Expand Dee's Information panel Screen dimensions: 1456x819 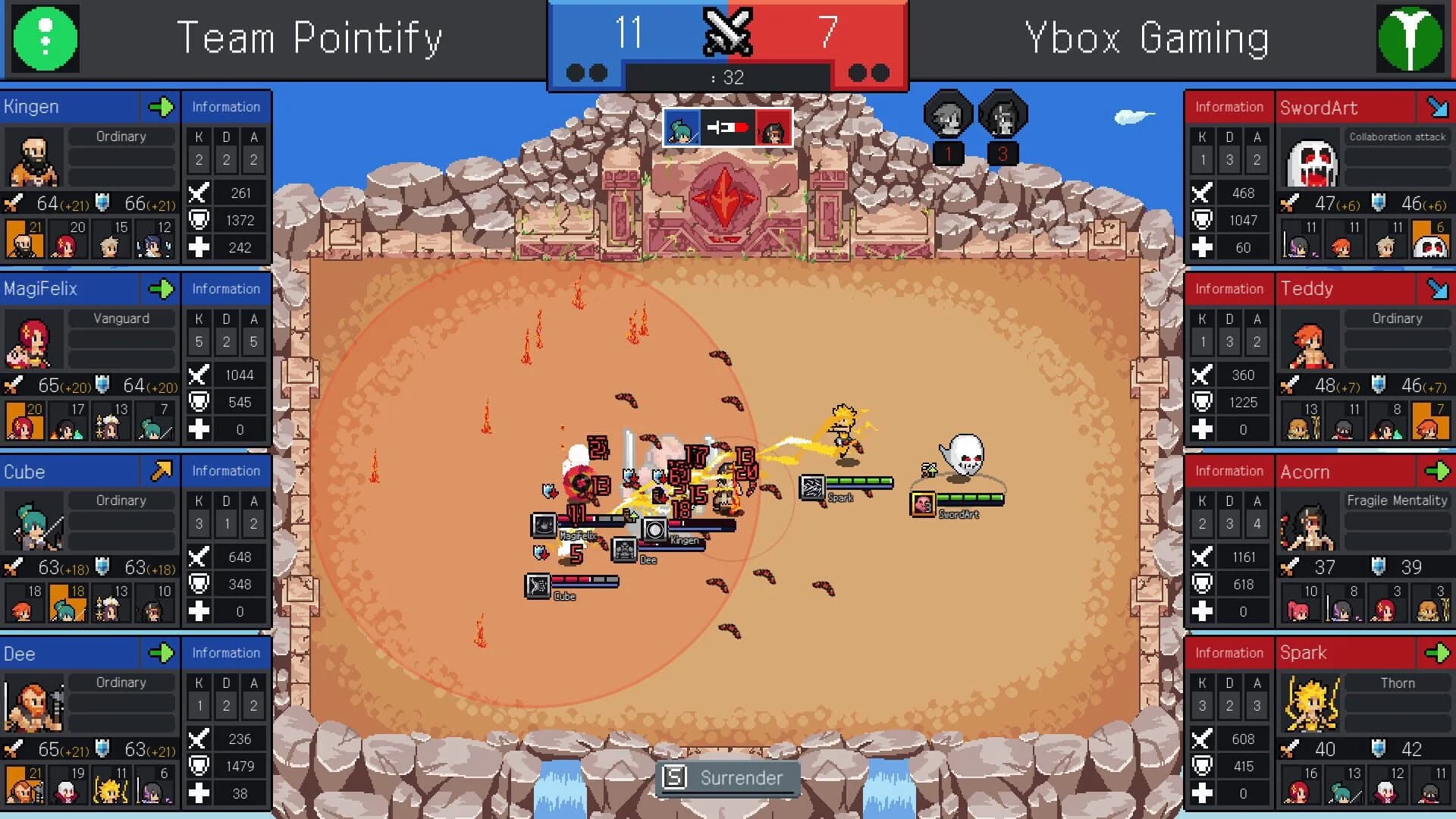coord(225,653)
